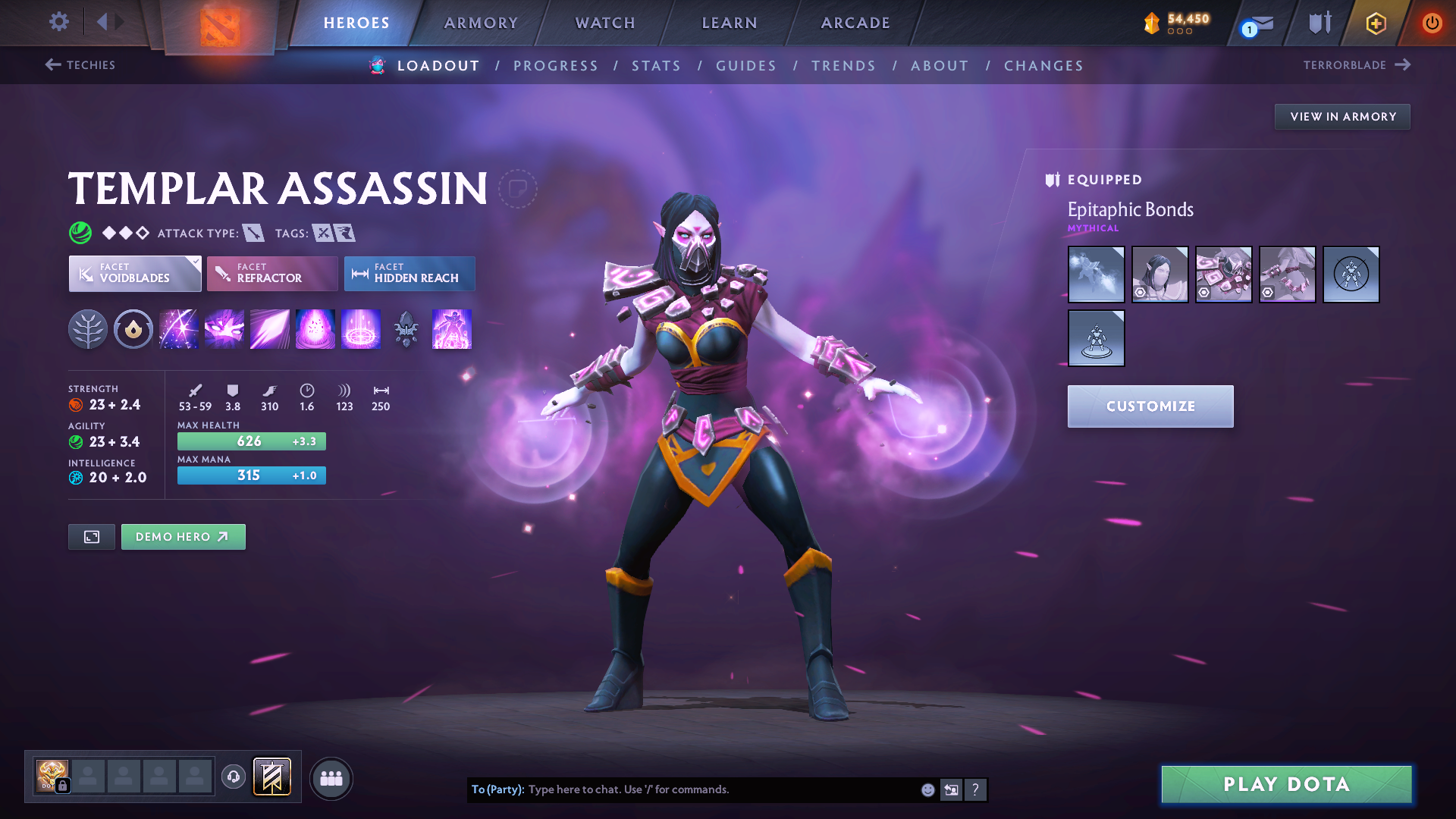Viewport: 1456px width, 819px height.
Task: Go to previous hero Techies
Action: click(x=80, y=65)
